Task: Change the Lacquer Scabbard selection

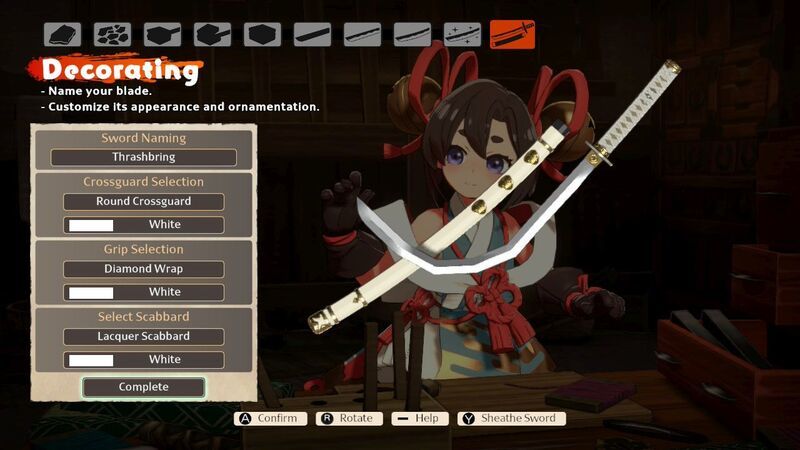Action: tap(144, 336)
